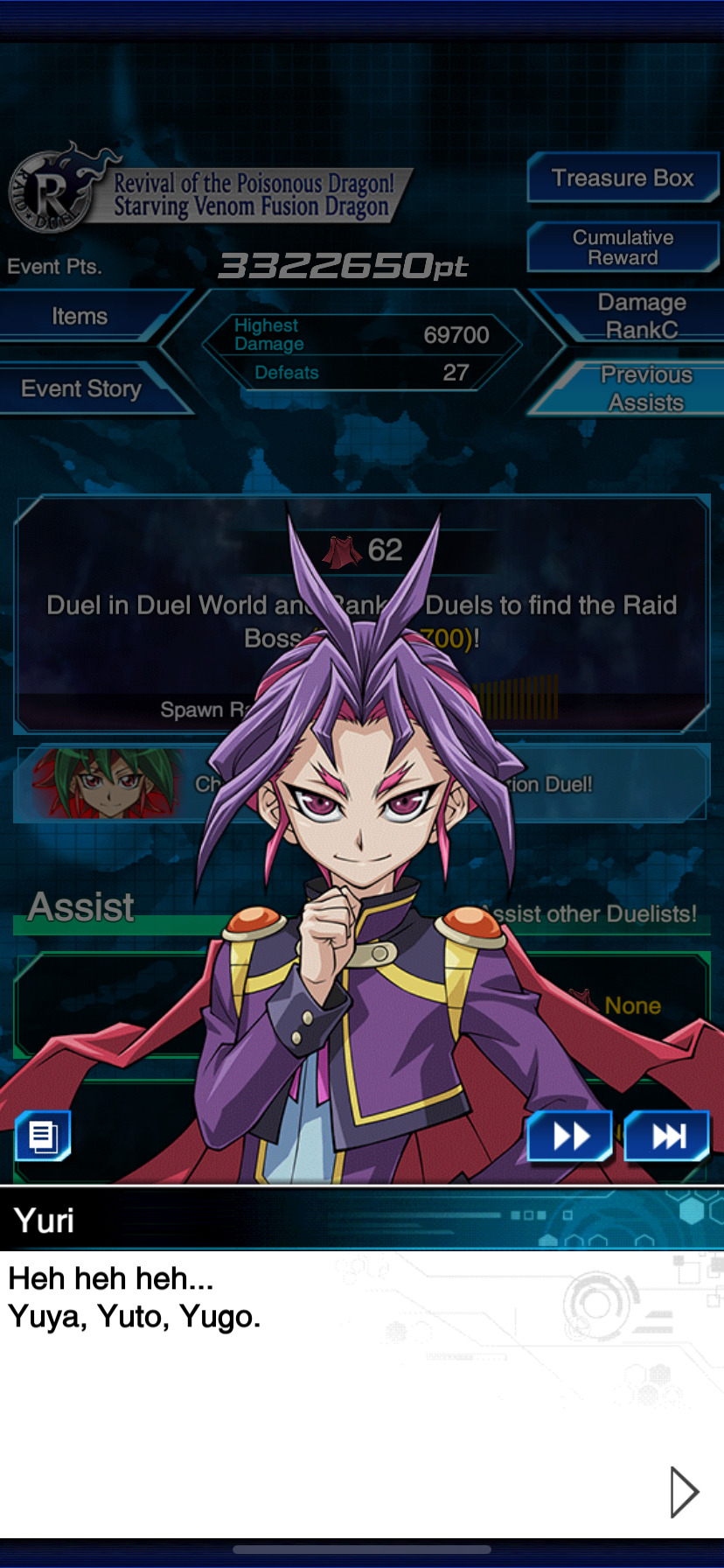The height and width of the screenshot is (1568, 724).
Task: Open the Items menu
Action: pos(80,317)
